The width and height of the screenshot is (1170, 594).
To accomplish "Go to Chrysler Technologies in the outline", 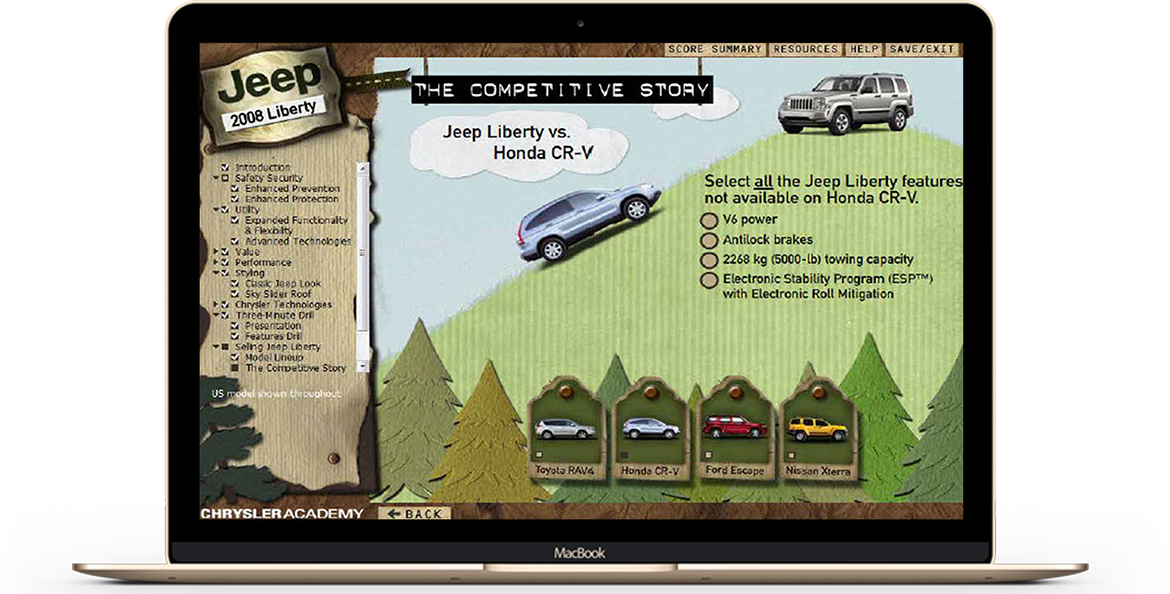I will click(x=283, y=305).
